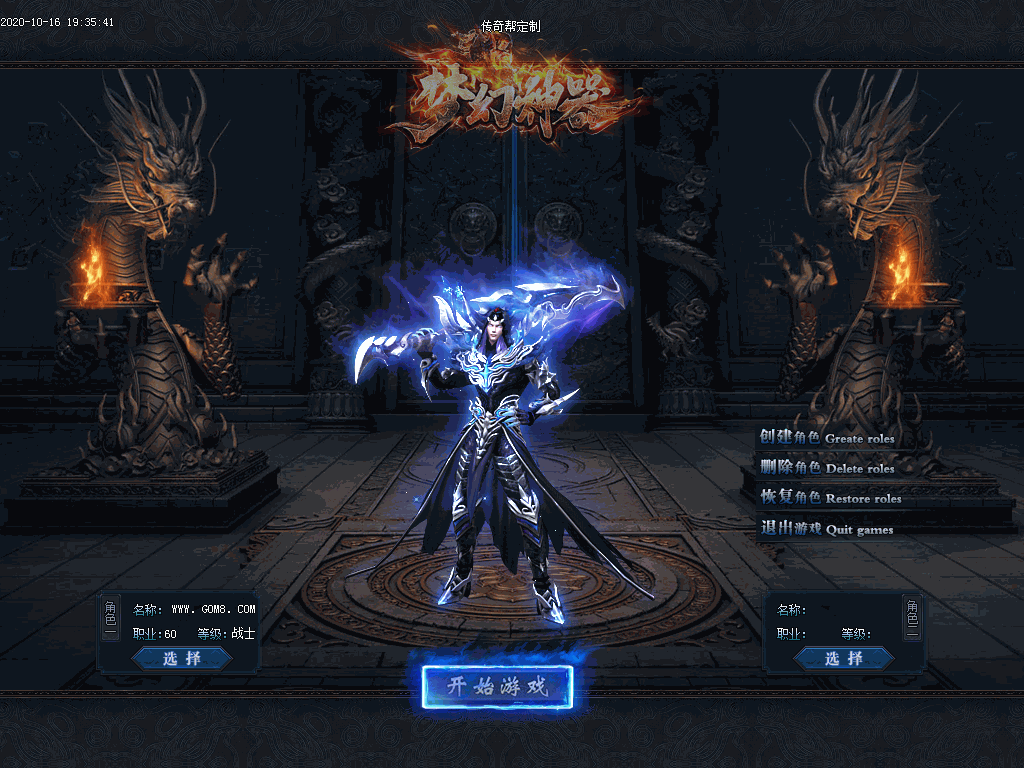Viewport: 1024px width, 768px height.
Task: Start the game with 开始游戏 button
Action: click(497, 687)
